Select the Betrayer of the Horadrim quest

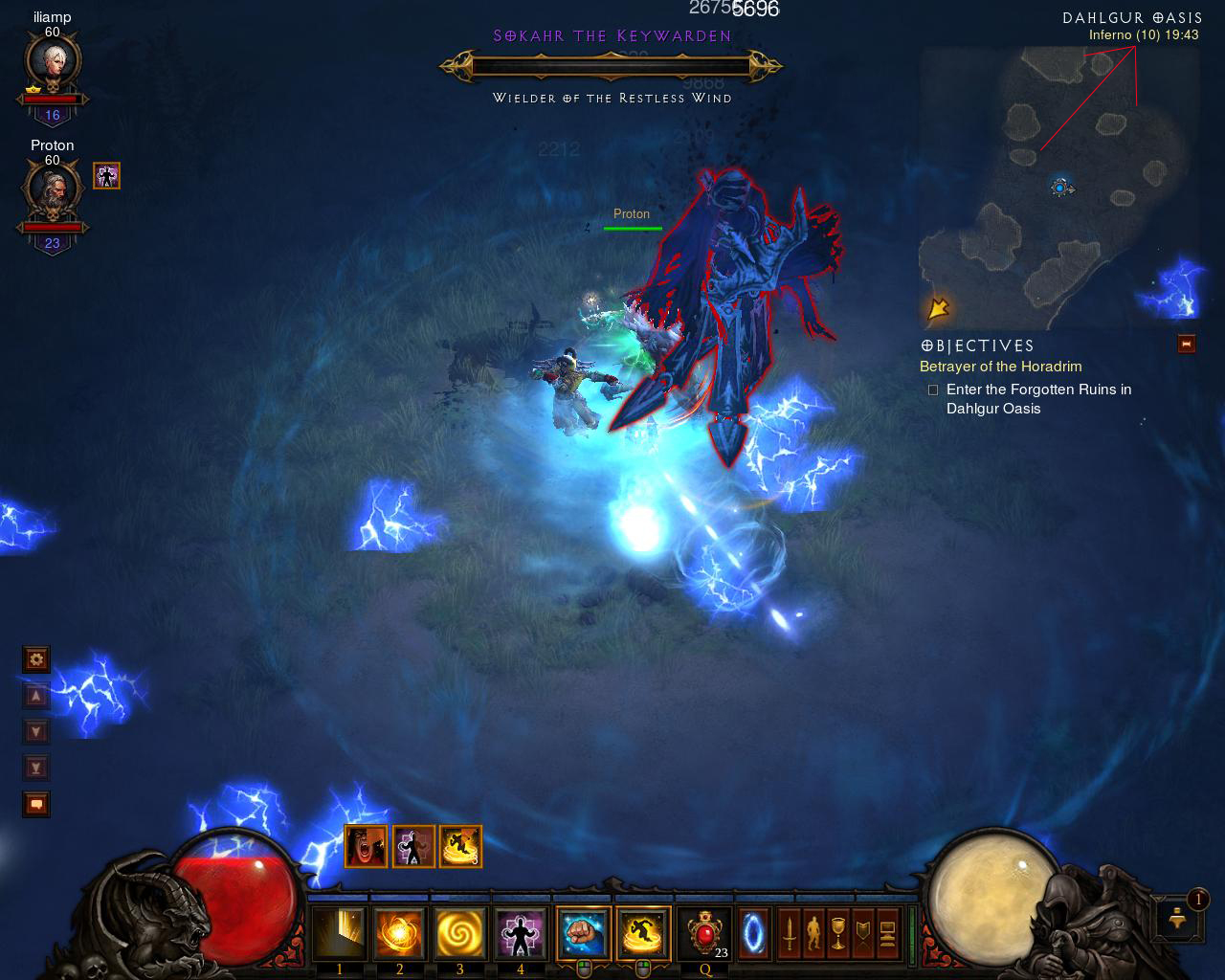1000,367
